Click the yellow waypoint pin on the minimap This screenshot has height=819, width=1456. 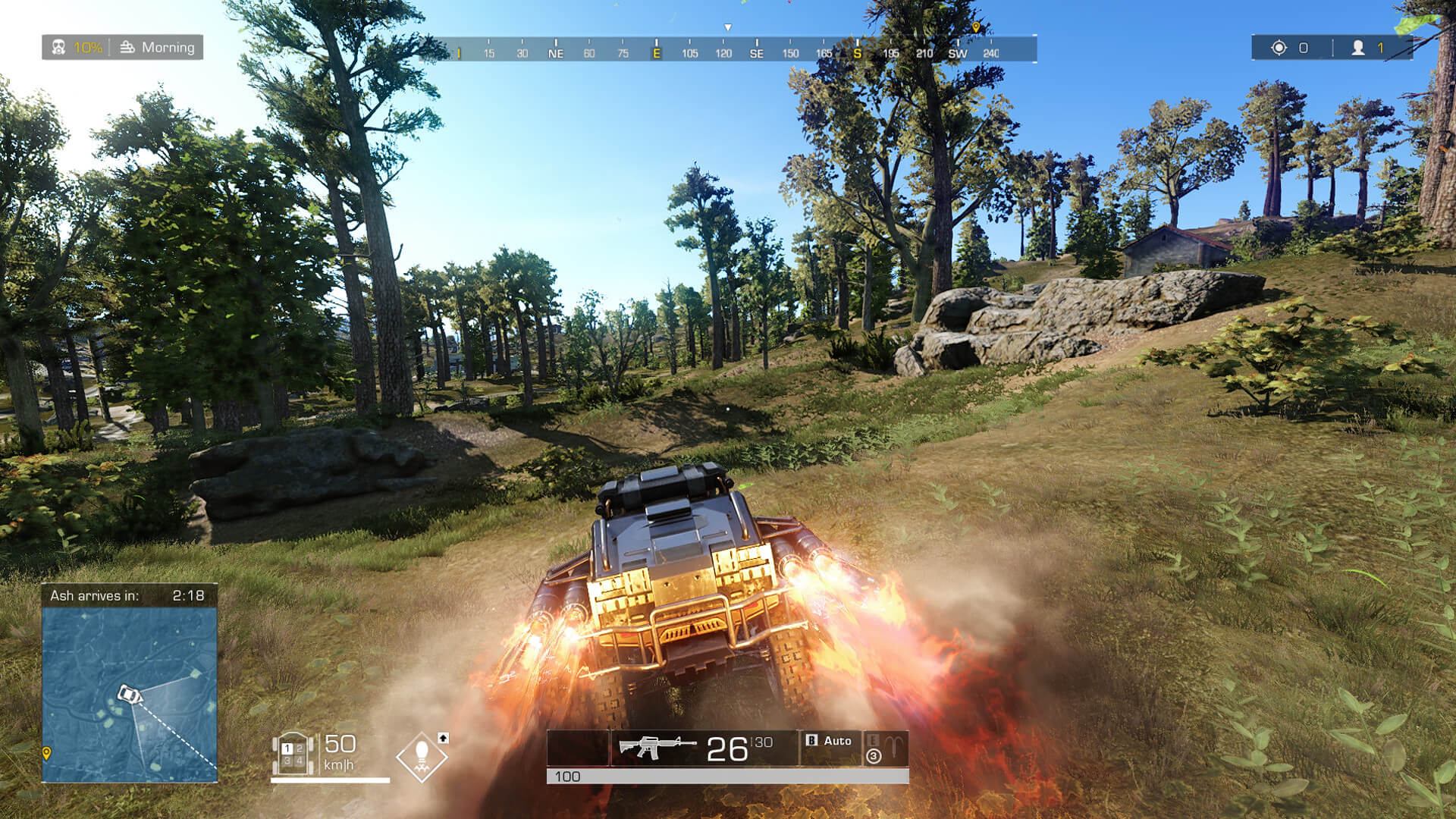point(46,752)
